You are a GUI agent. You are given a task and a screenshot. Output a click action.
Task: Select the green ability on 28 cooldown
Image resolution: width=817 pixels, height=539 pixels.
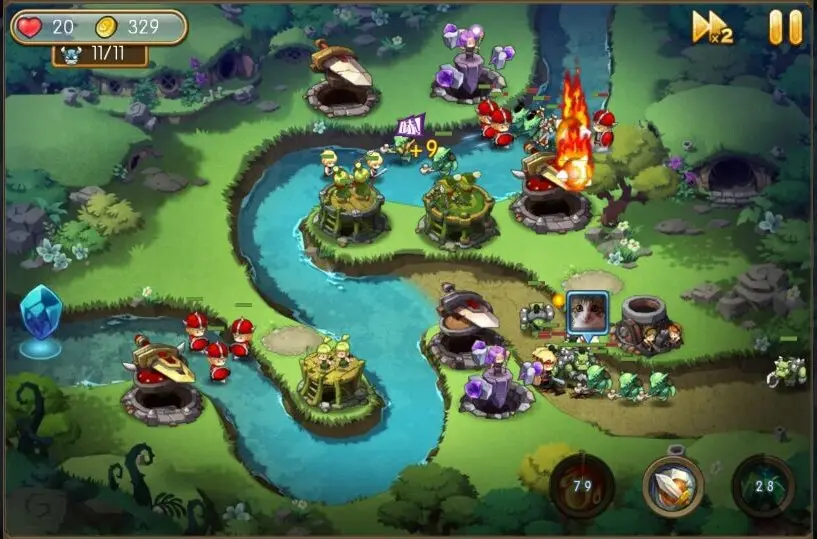click(764, 486)
